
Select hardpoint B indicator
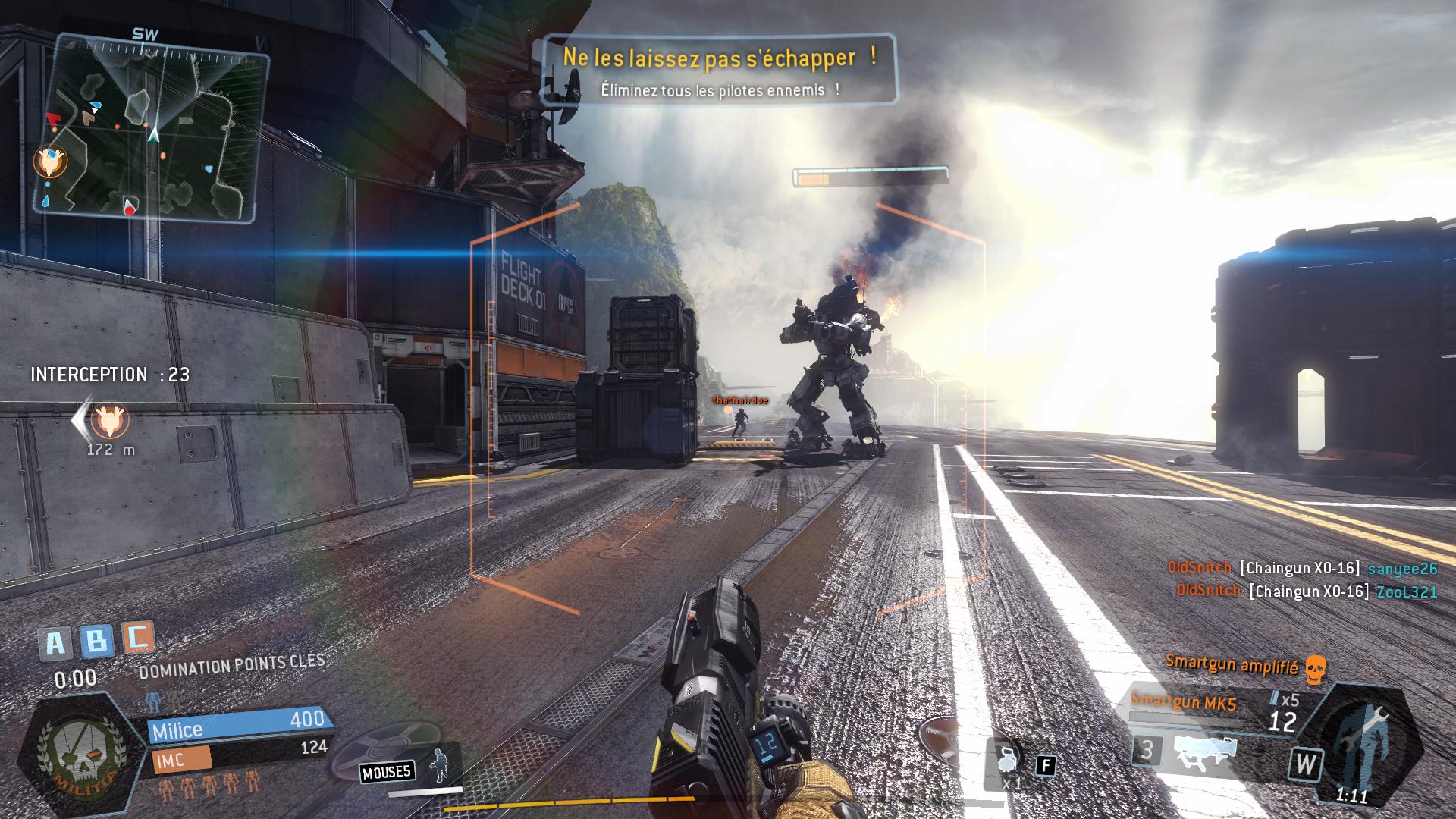pos(97,642)
